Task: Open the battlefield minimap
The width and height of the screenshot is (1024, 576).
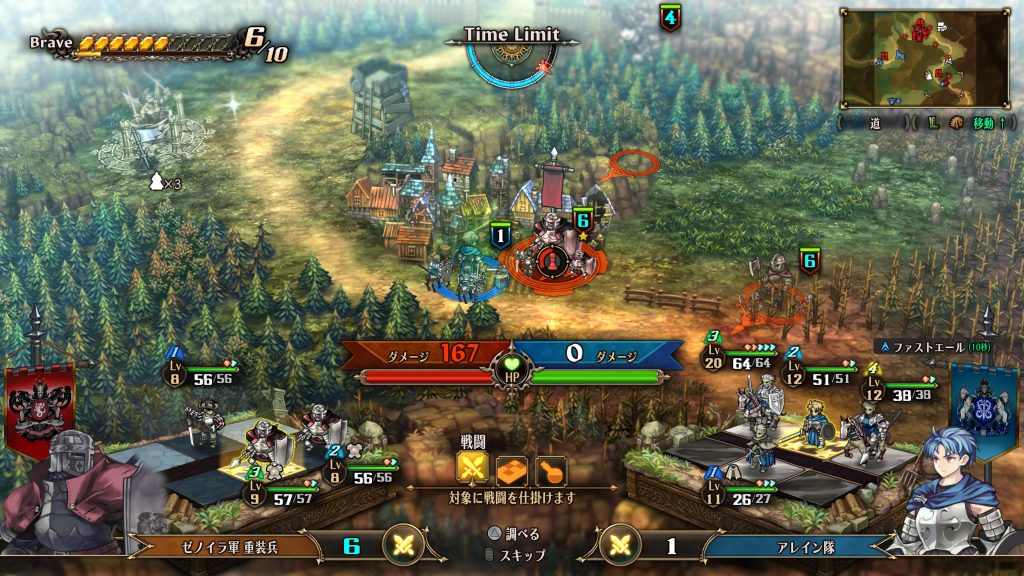Action: tap(924, 58)
